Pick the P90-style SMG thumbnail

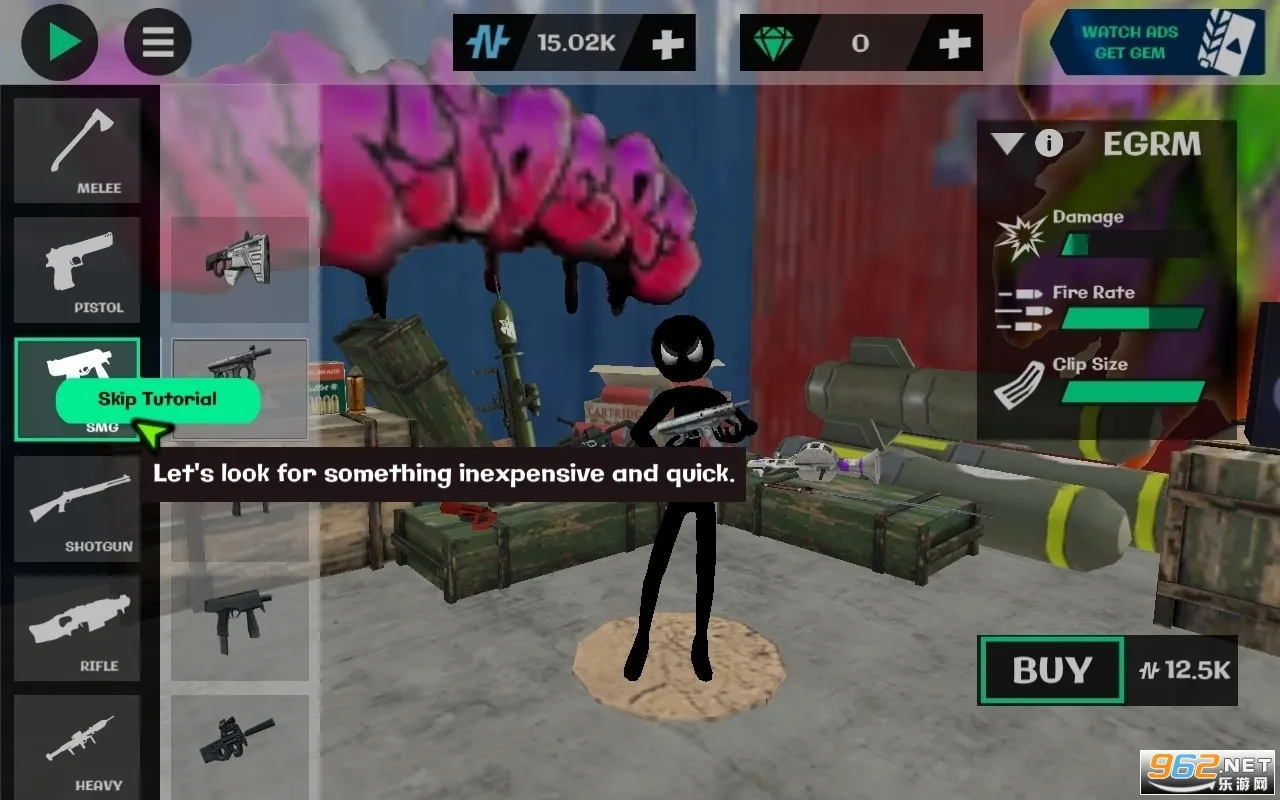tap(239, 740)
